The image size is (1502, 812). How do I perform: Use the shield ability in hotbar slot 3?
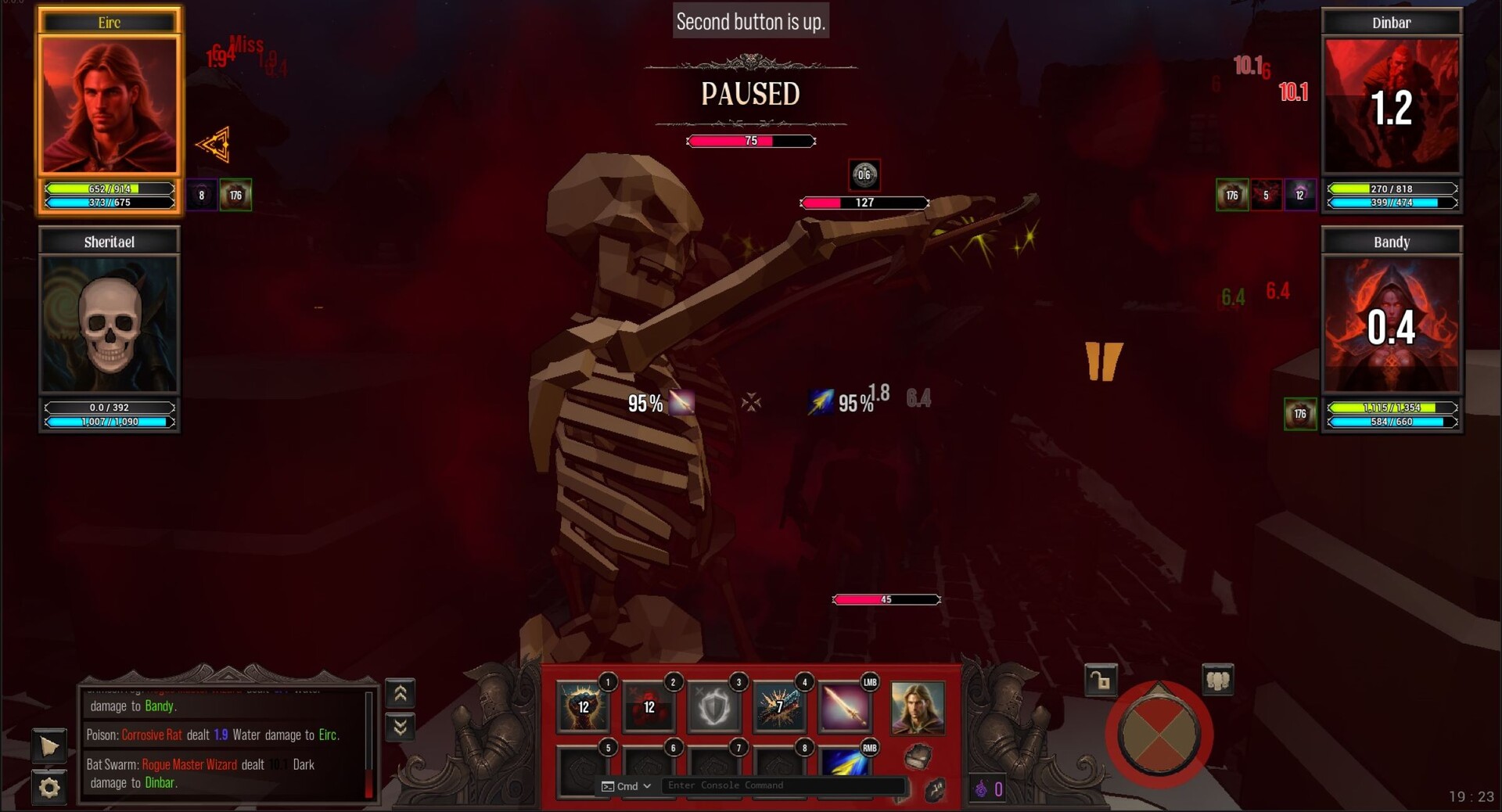point(714,708)
